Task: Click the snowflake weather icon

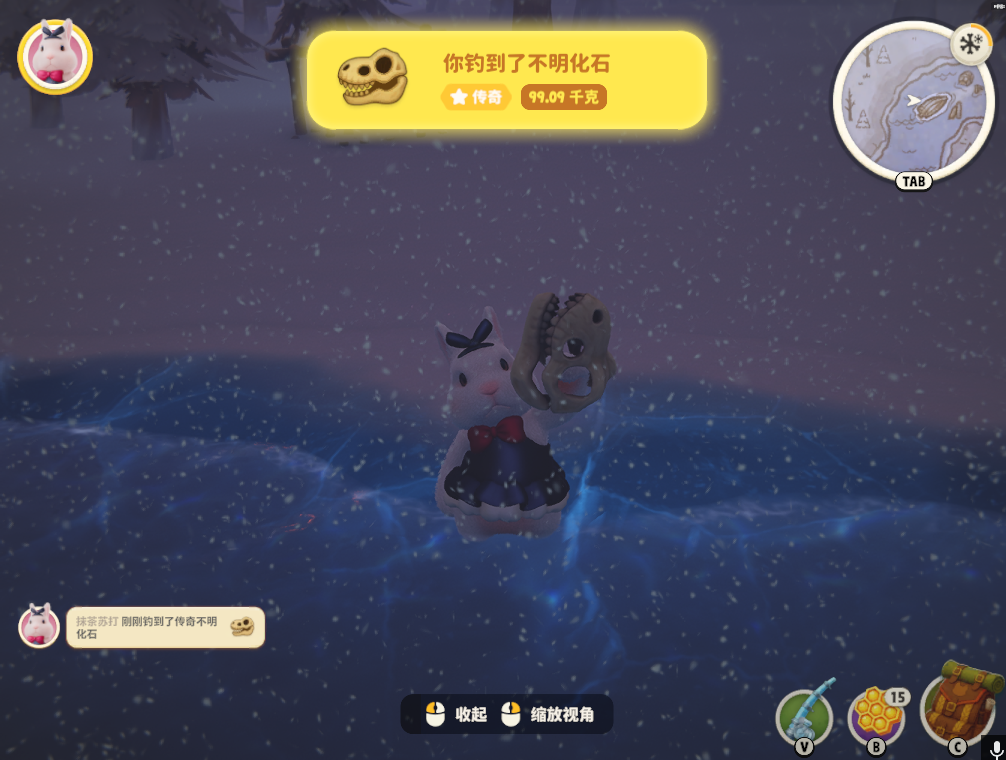Action: [969, 44]
